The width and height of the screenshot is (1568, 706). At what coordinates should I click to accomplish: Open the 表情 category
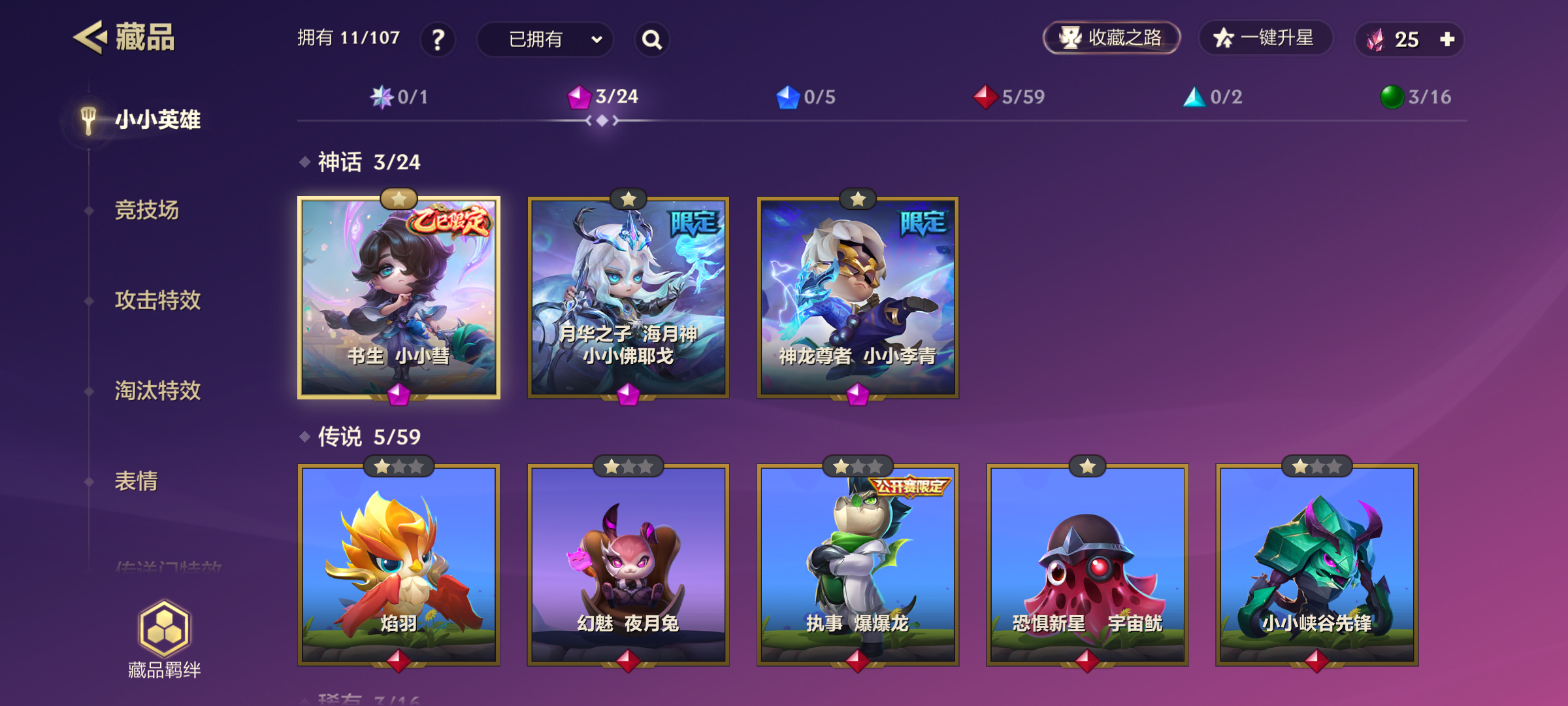pyautogui.click(x=137, y=480)
